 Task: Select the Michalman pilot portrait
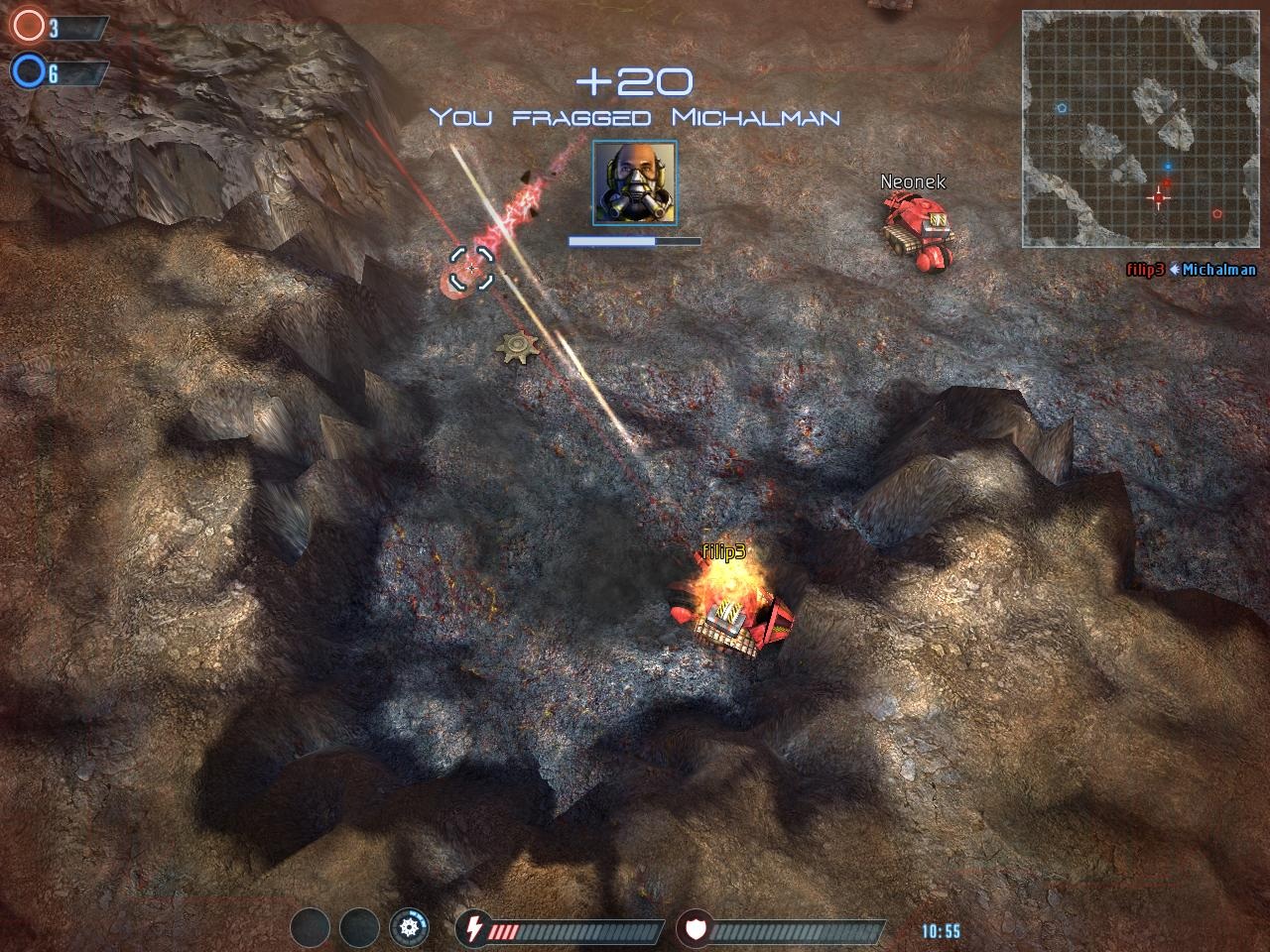click(635, 182)
